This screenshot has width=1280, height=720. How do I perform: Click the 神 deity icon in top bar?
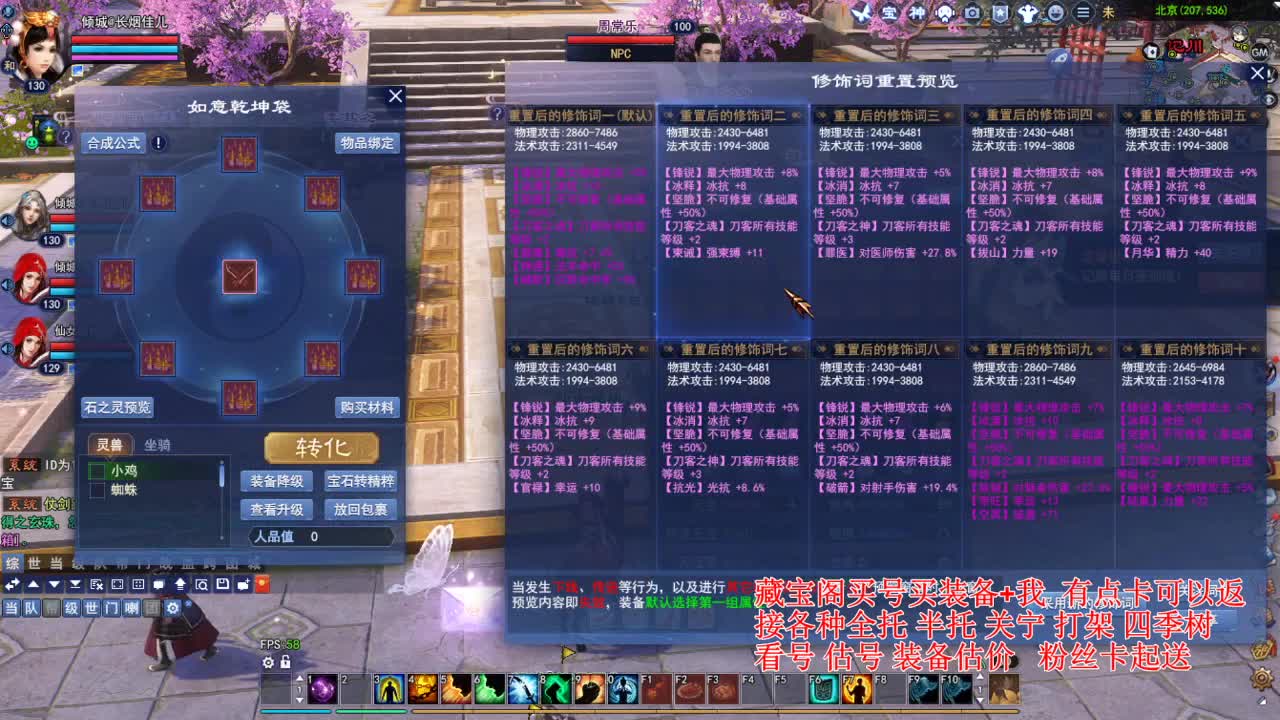(916, 12)
